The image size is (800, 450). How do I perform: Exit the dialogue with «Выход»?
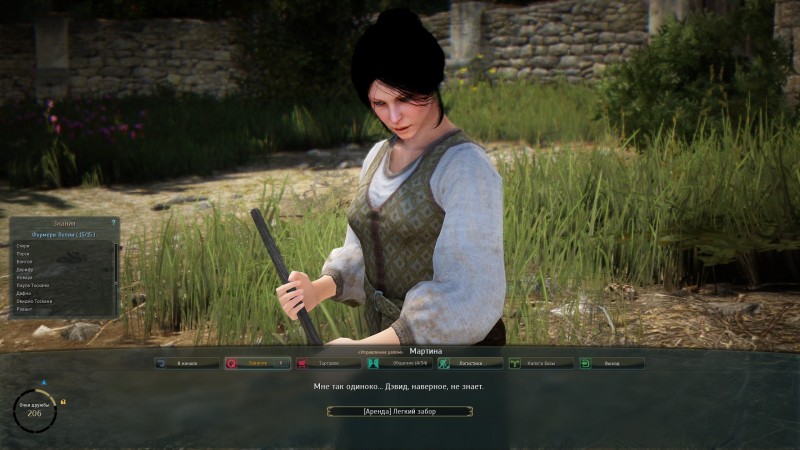pyautogui.click(x=612, y=364)
